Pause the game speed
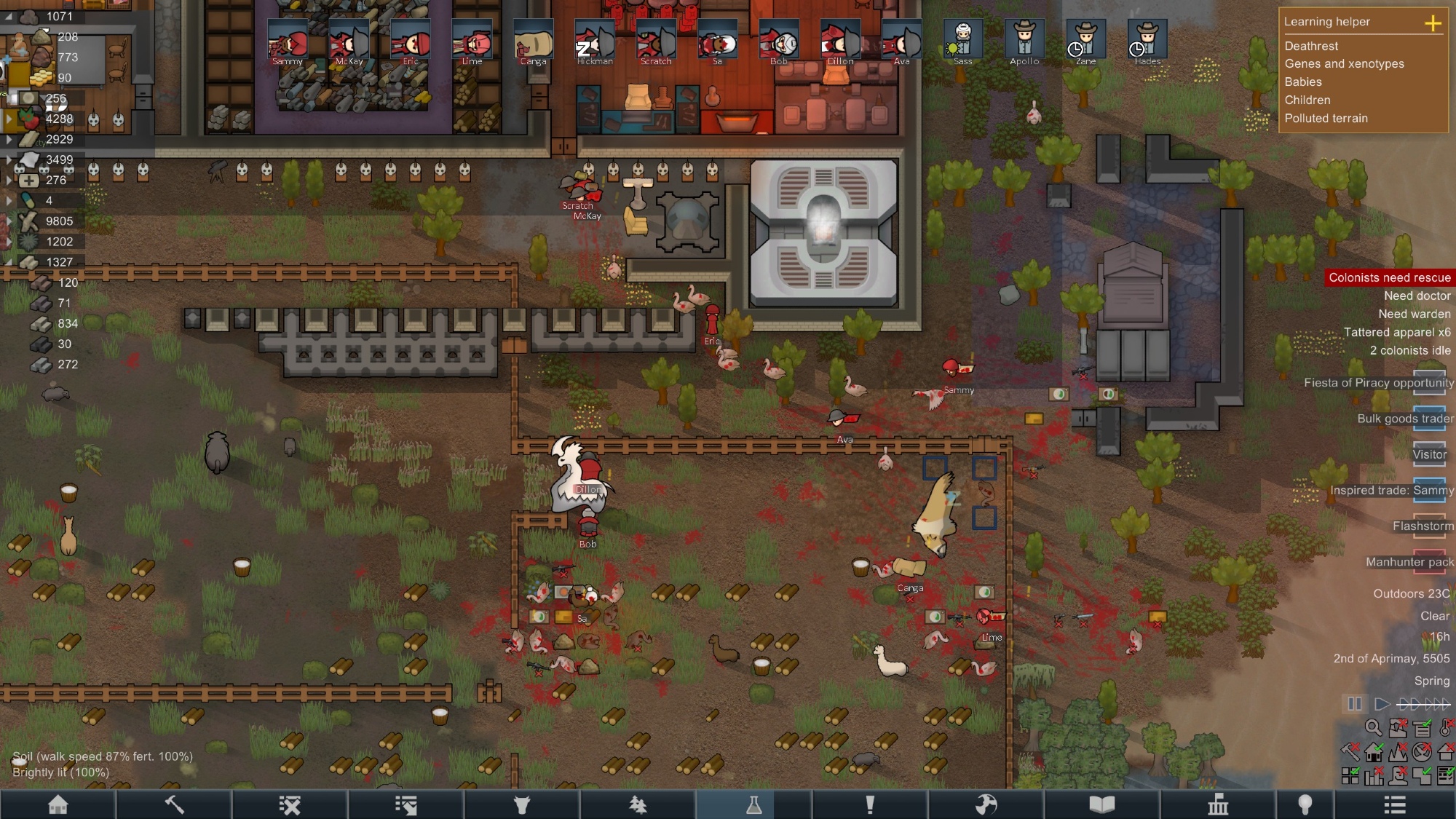Viewport: 1456px width, 819px height. pos(1354,704)
